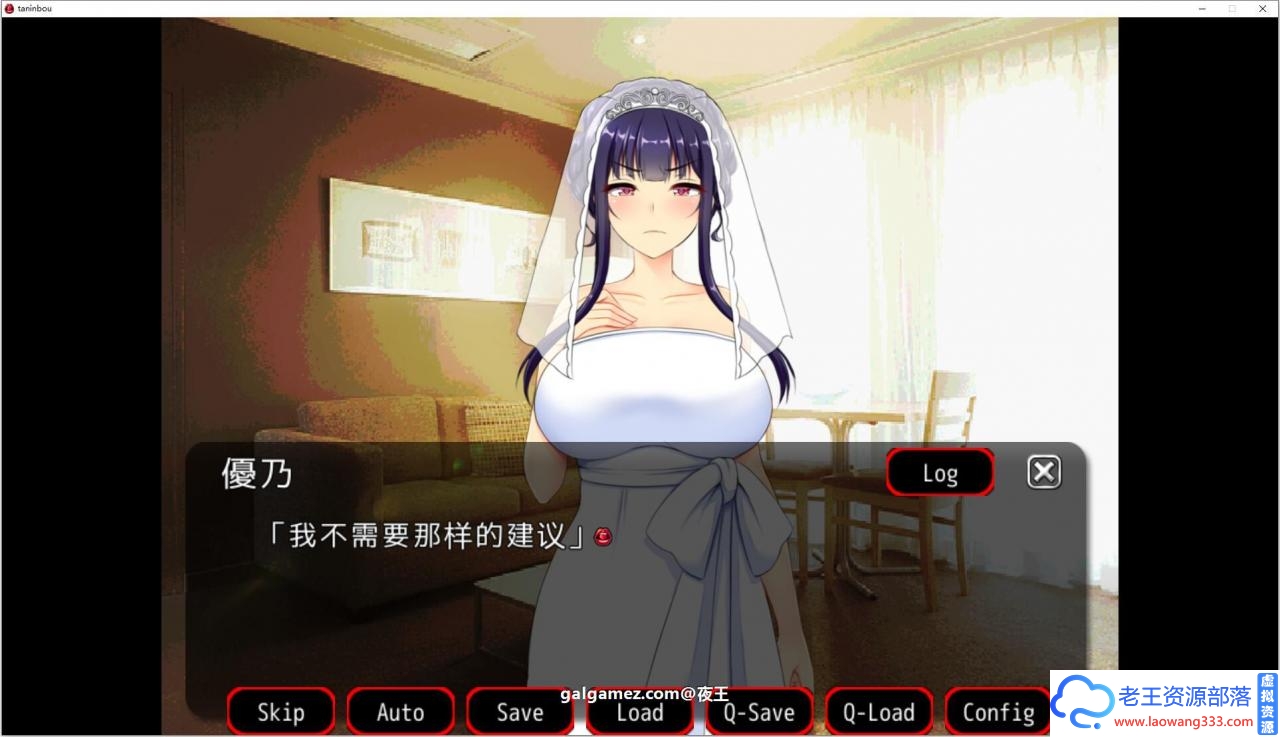Replay the voice line via red lips icon
1280x737 pixels.
601,537
